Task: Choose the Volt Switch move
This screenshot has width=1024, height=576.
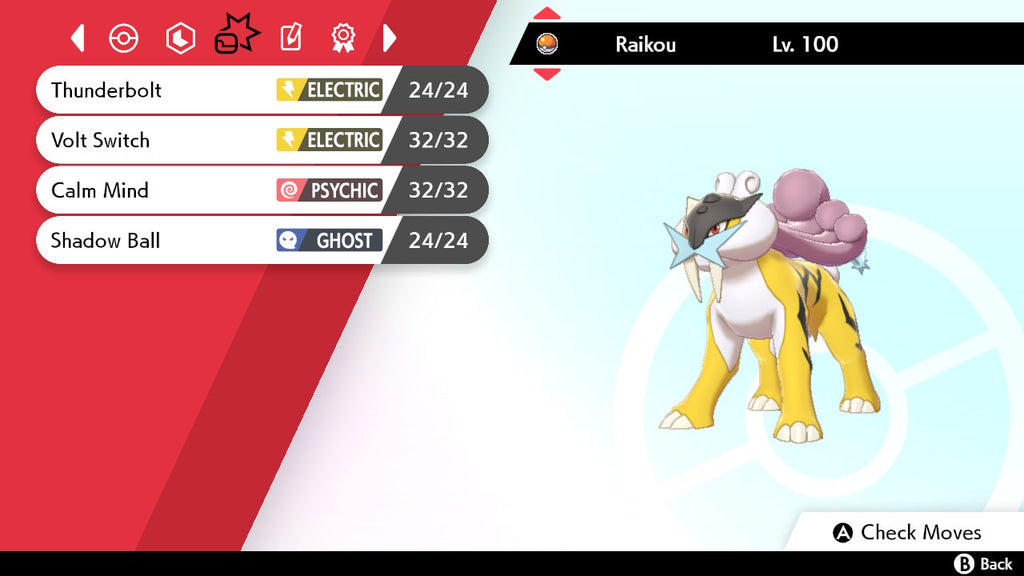Action: point(262,140)
